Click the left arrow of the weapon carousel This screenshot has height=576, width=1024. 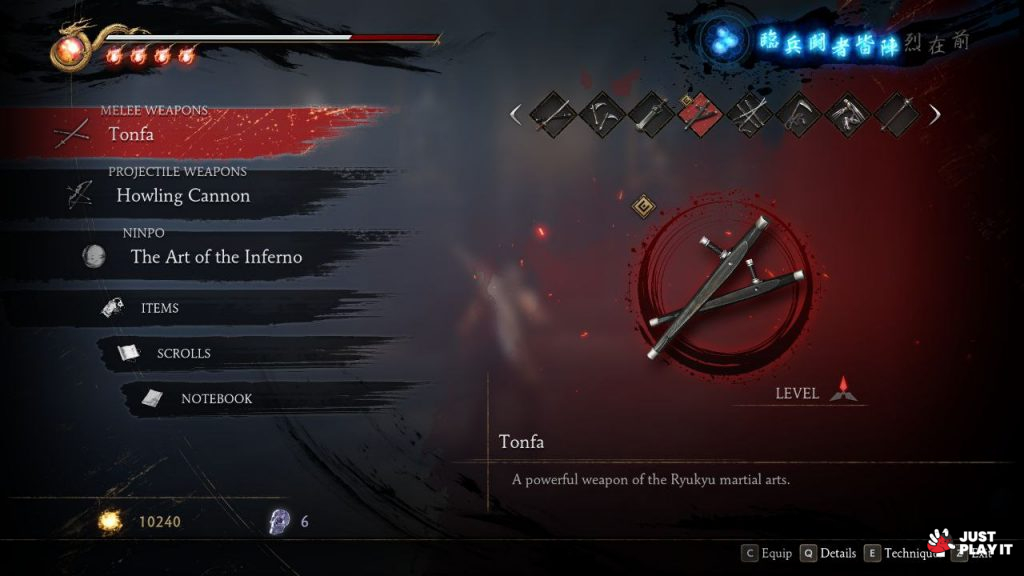[x=516, y=114]
